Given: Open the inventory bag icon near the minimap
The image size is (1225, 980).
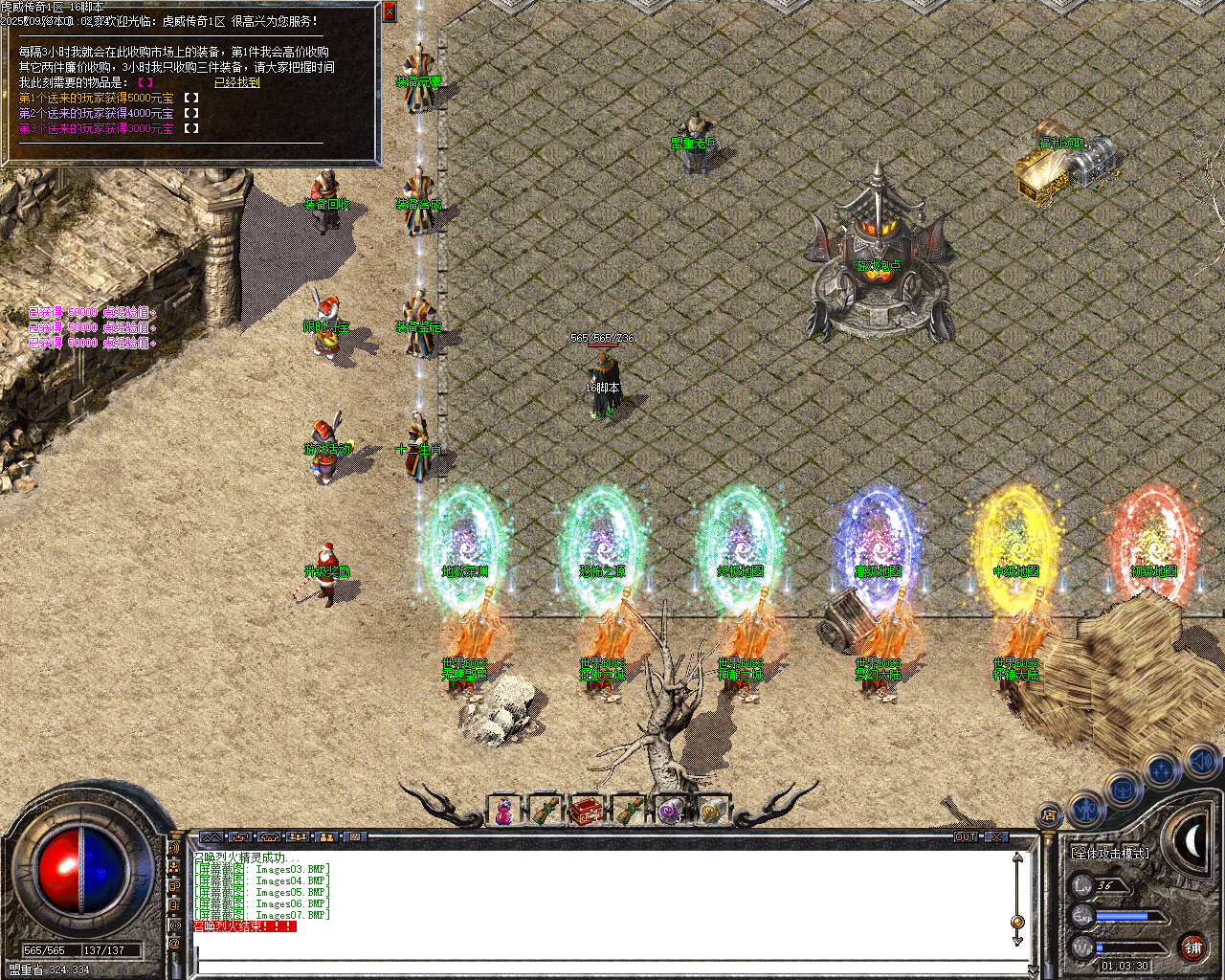Looking at the screenshot, I should (x=1124, y=789).
